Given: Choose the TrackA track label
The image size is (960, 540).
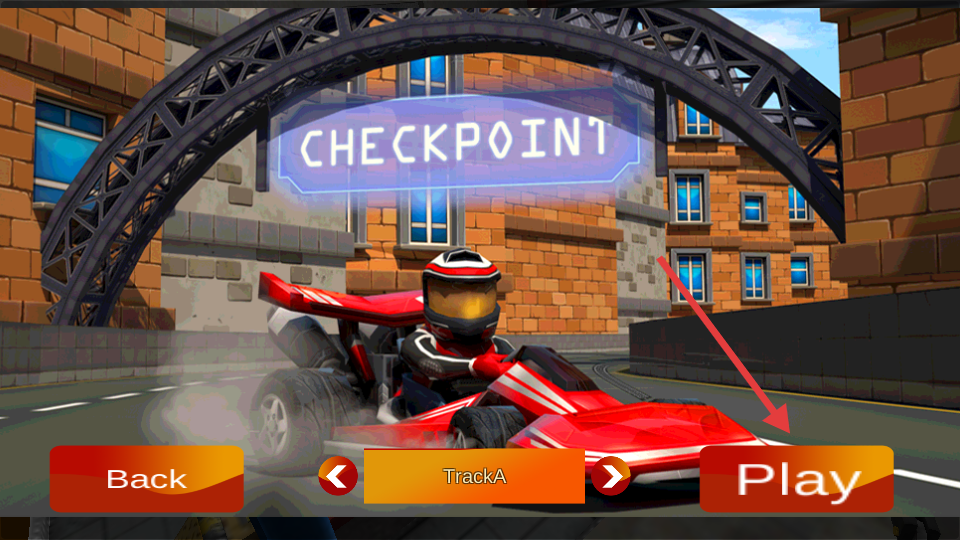Looking at the screenshot, I should 474,476.
